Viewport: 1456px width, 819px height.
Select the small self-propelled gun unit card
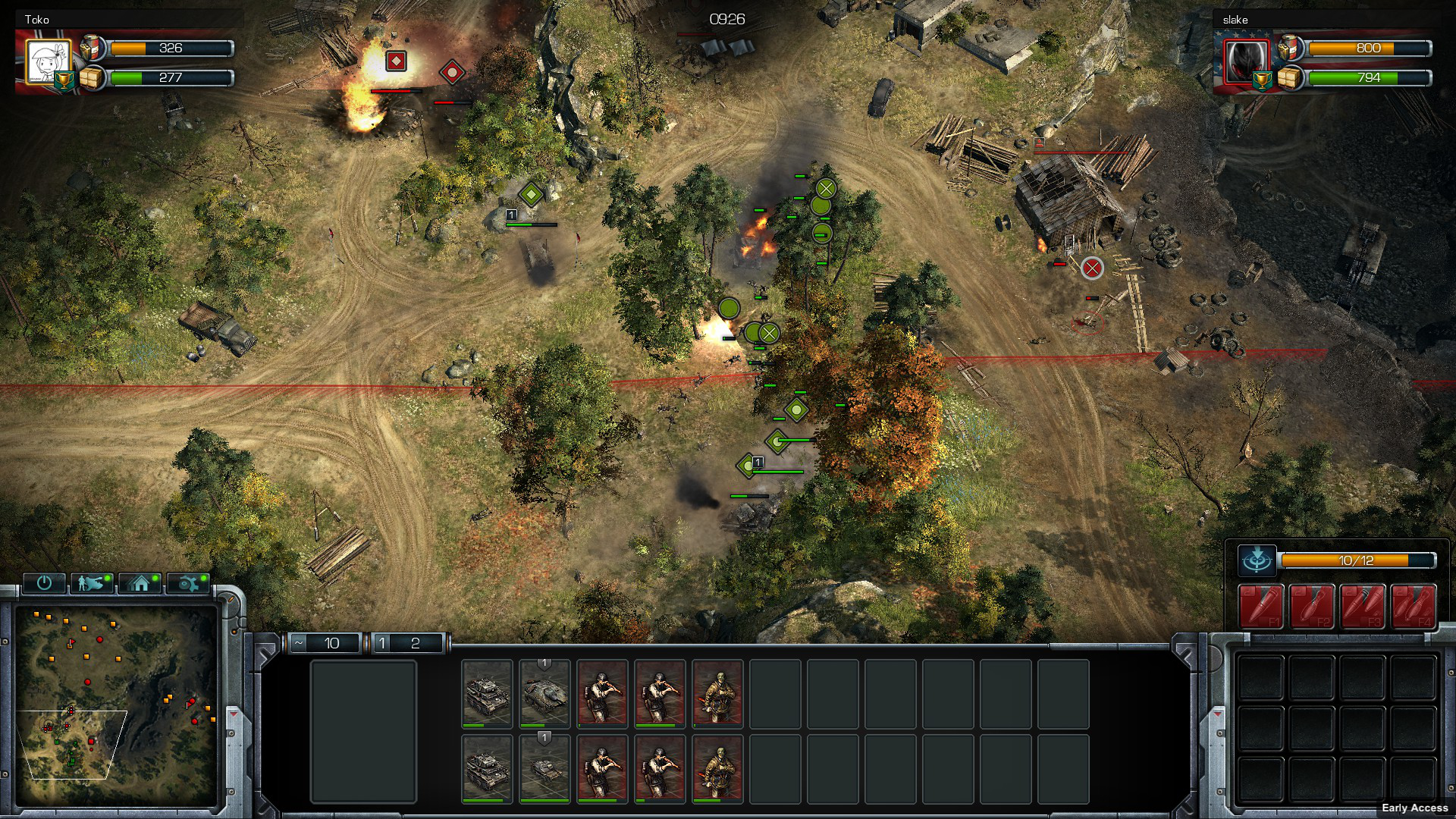544,768
